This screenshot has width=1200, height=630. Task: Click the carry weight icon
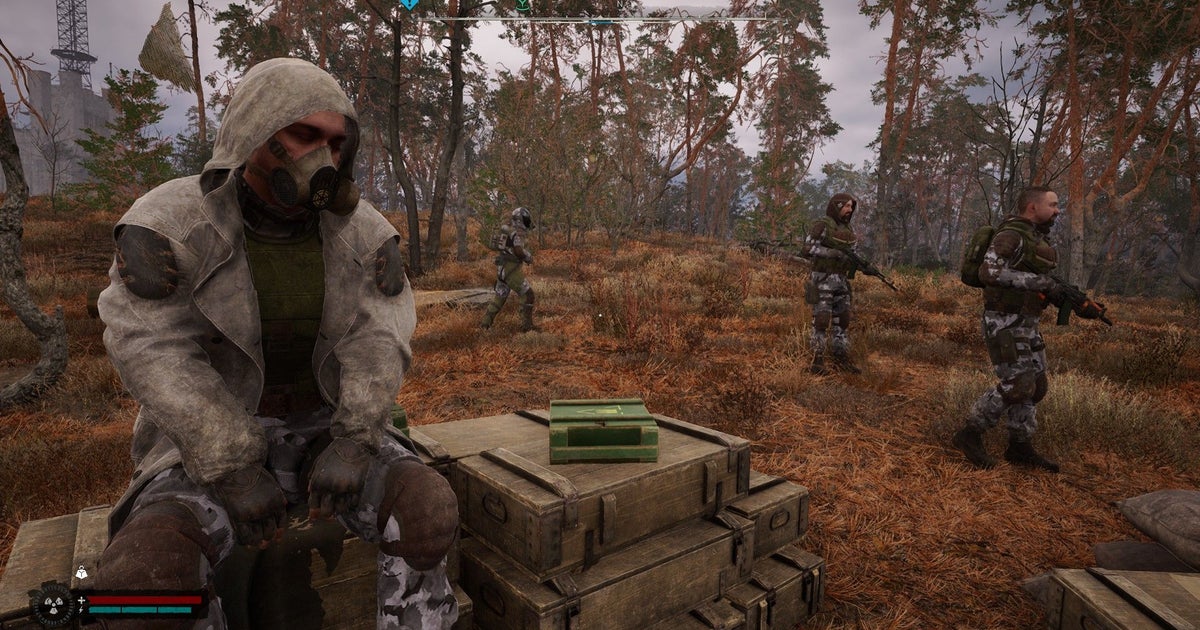80,573
